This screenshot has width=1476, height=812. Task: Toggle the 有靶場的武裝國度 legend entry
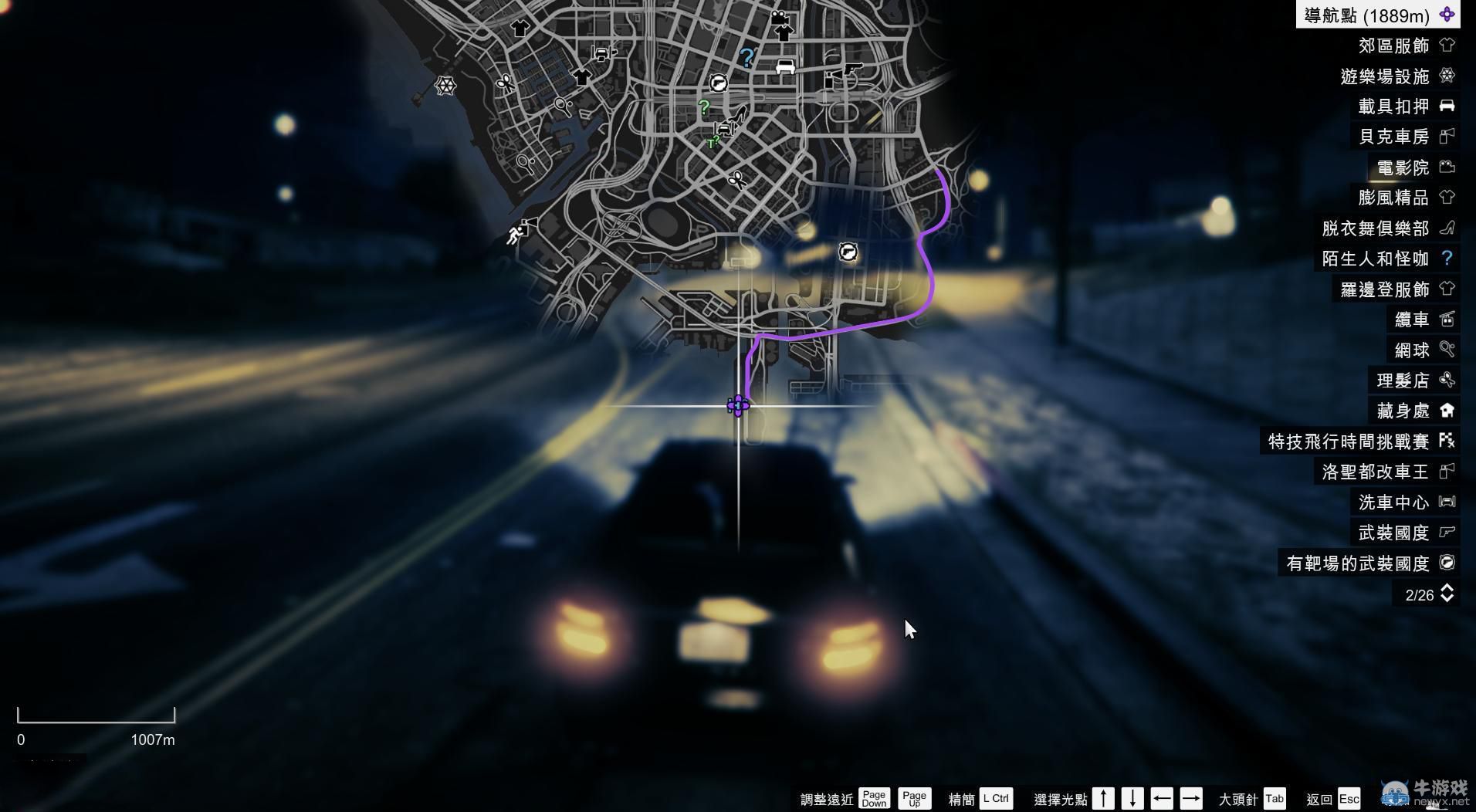pyautogui.click(x=1359, y=563)
